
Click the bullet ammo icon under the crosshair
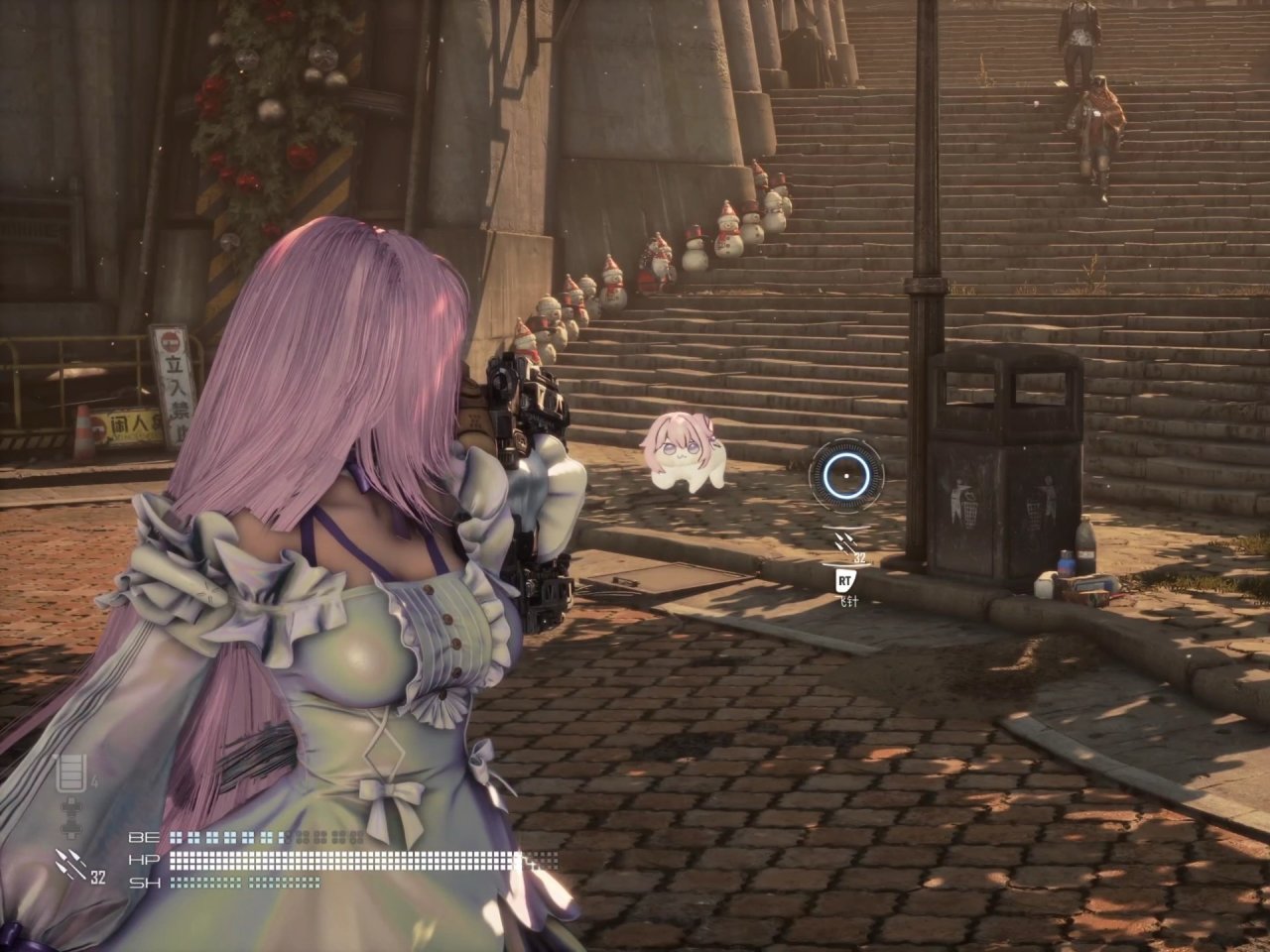tap(844, 543)
